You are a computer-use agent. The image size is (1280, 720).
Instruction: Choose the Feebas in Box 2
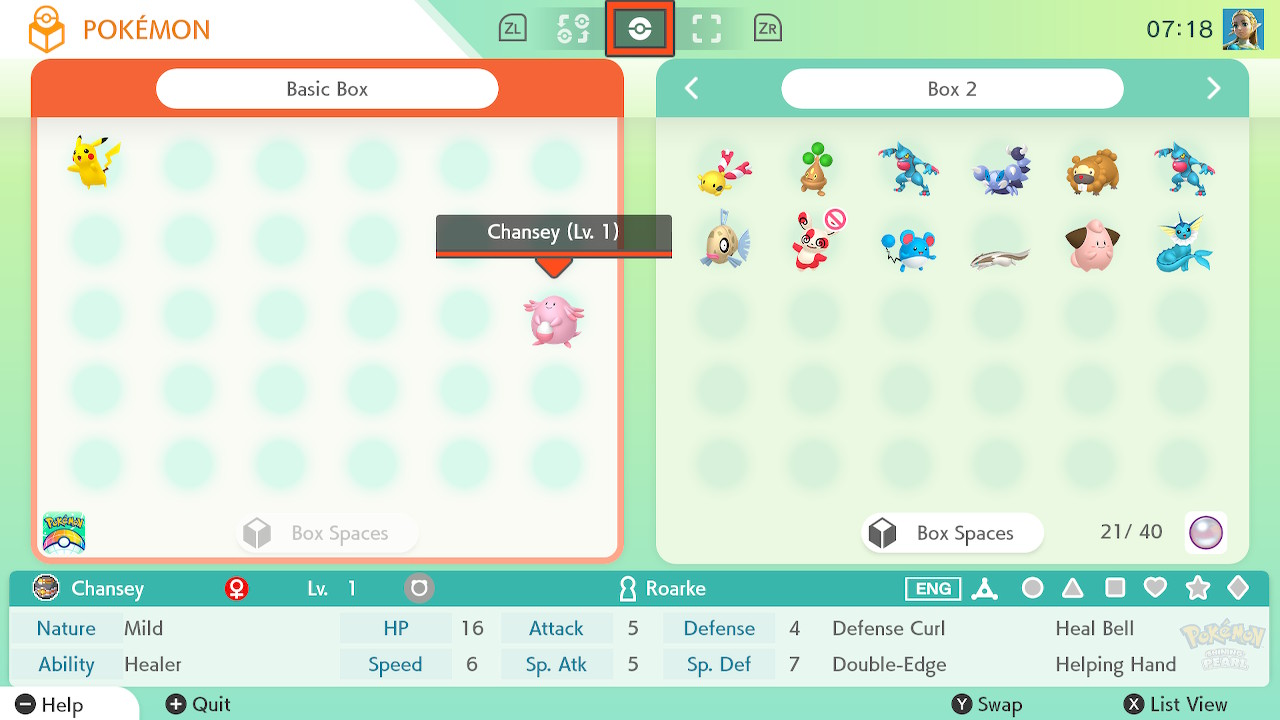pos(725,242)
